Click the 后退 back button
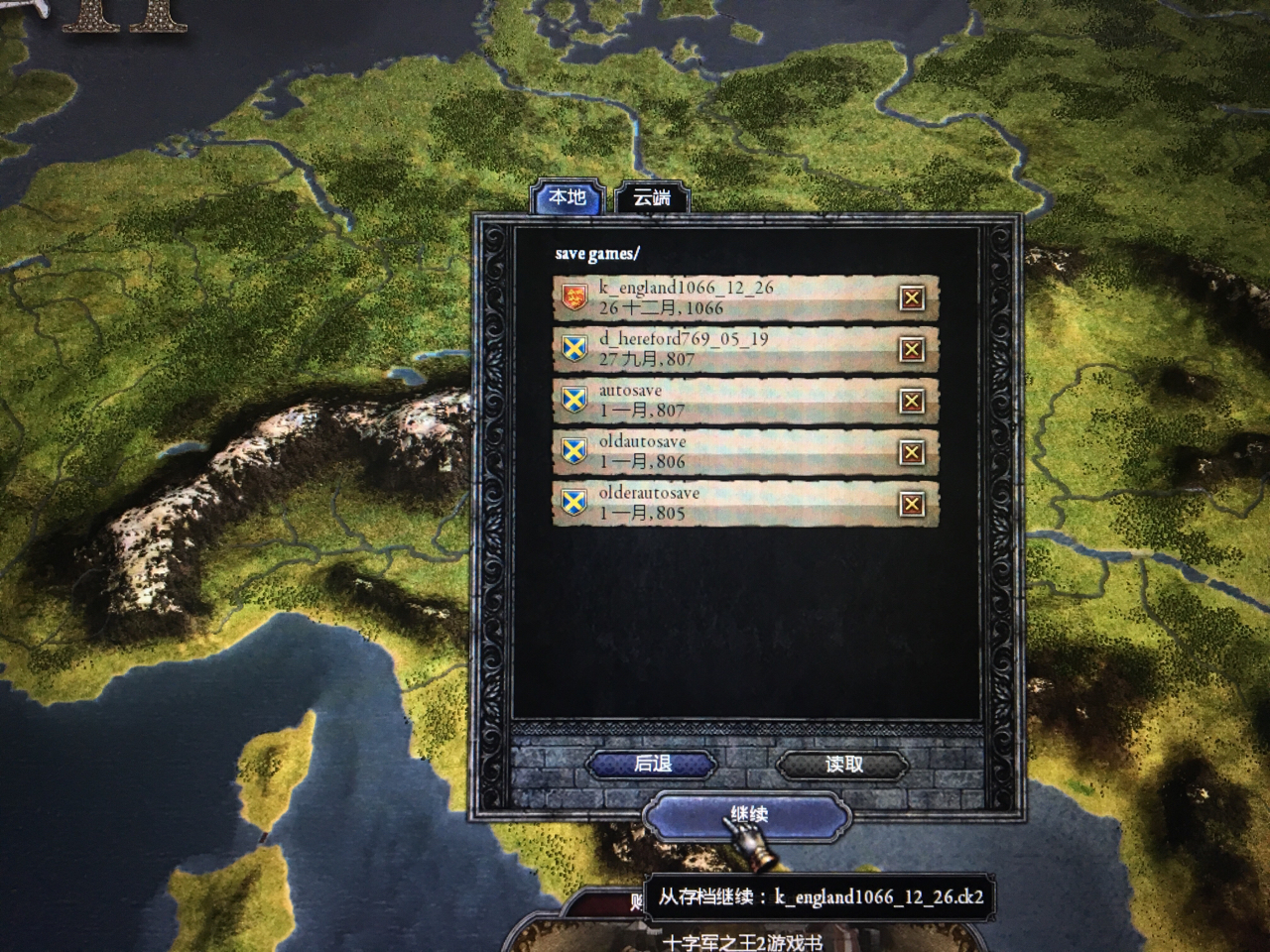Viewport: 1270px width, 952px height. [x=652, y=764]
